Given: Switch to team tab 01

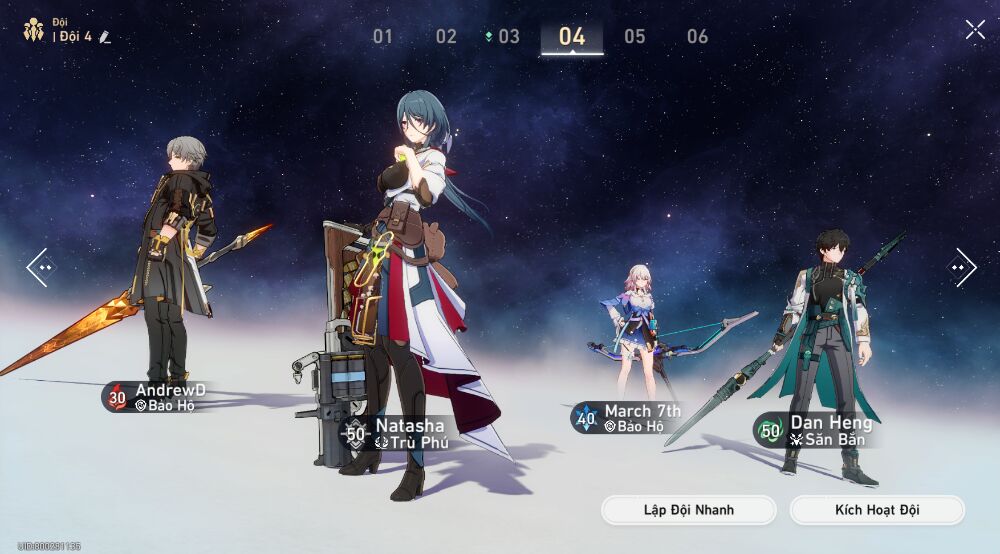Looking at the screenshot, I should (383, 37).
